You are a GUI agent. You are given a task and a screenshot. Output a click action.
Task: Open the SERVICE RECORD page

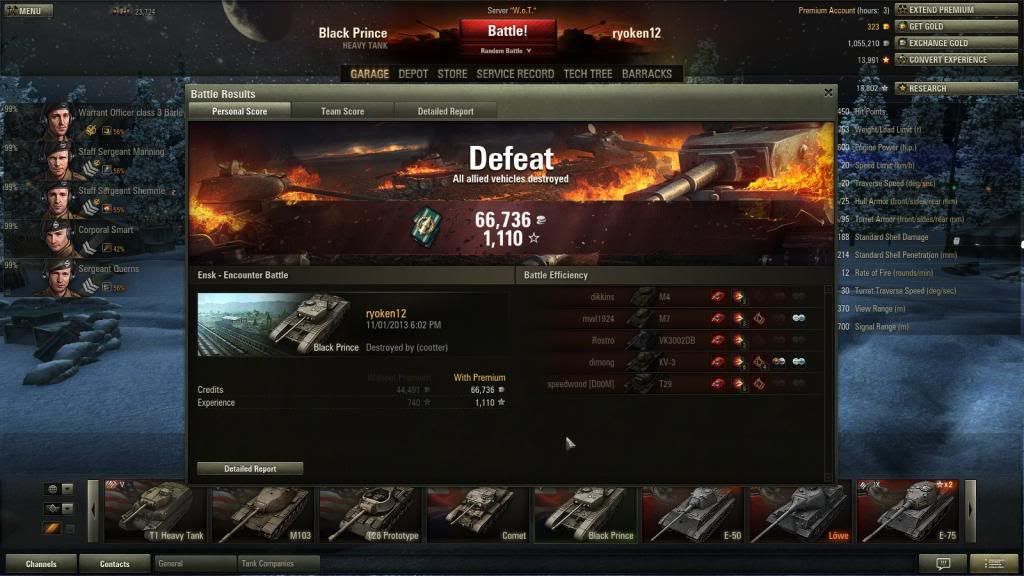[x=515, y=74]
